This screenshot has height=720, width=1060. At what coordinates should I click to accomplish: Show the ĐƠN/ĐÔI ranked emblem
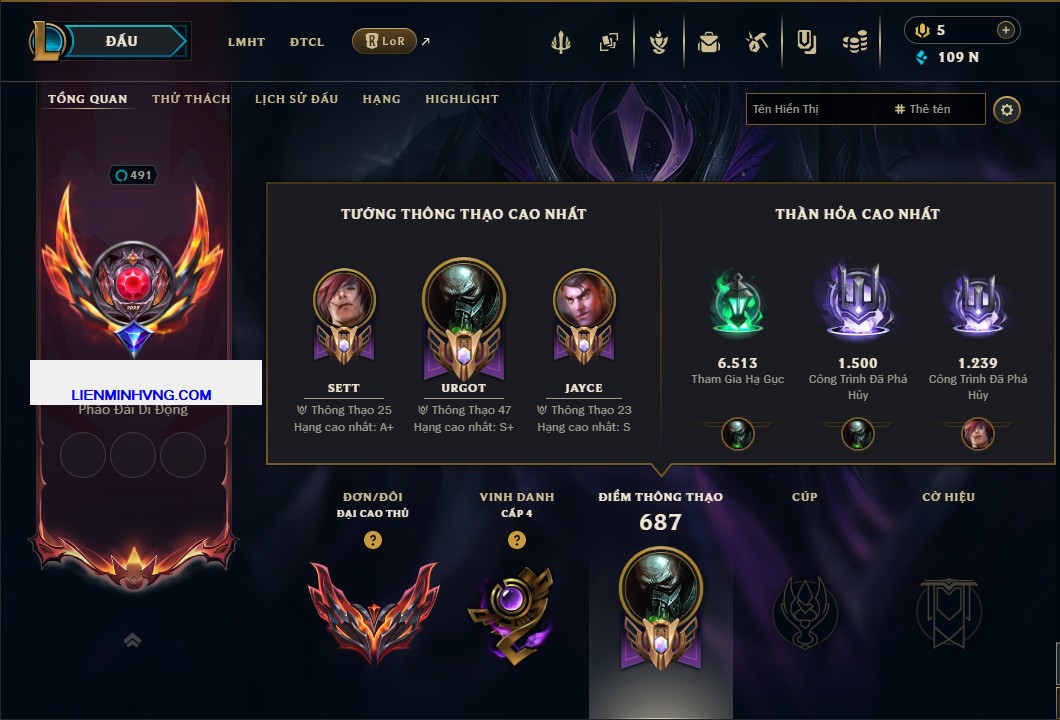(x=373, y=612)
